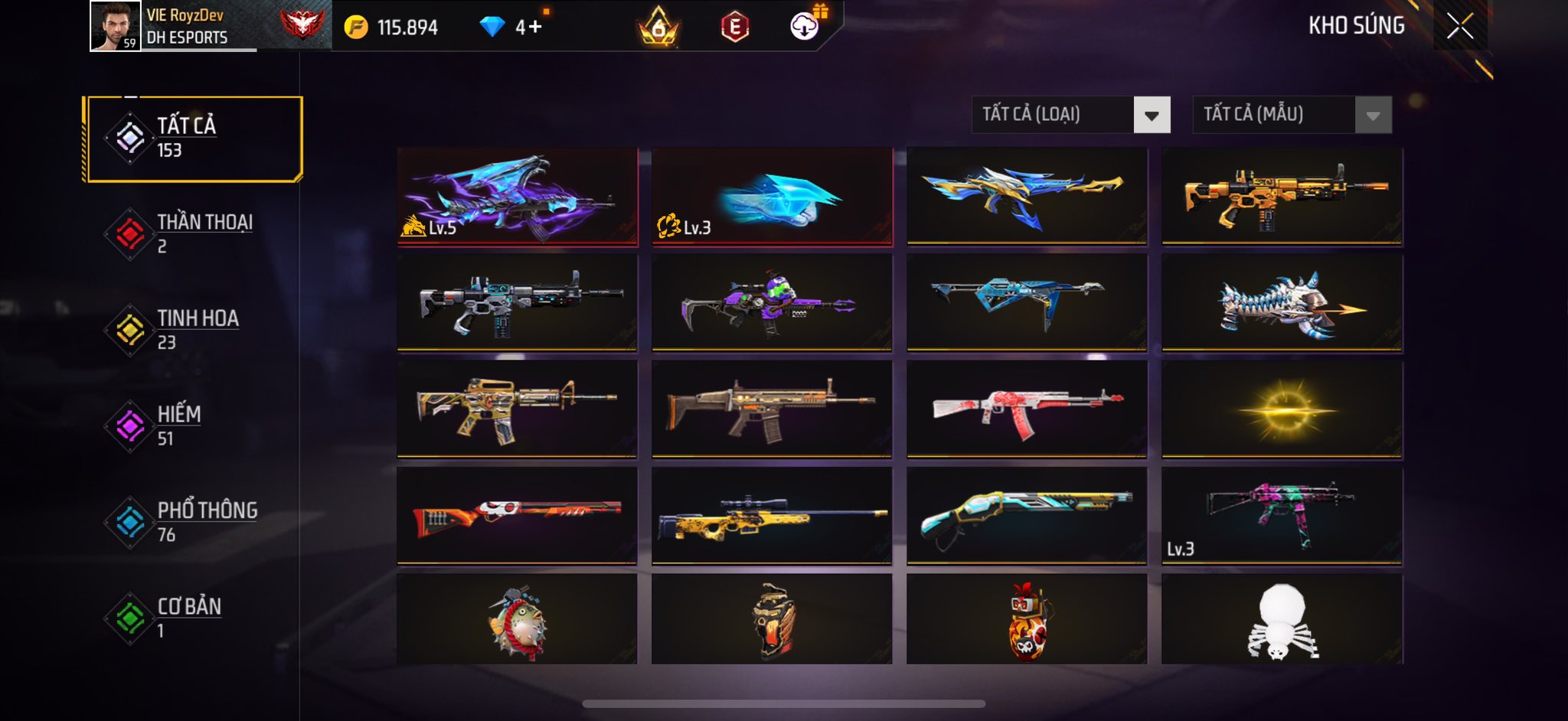This screenshot has width=1568, height=721.
Task: Pick the white spider item
Action: coord(1282,619)
